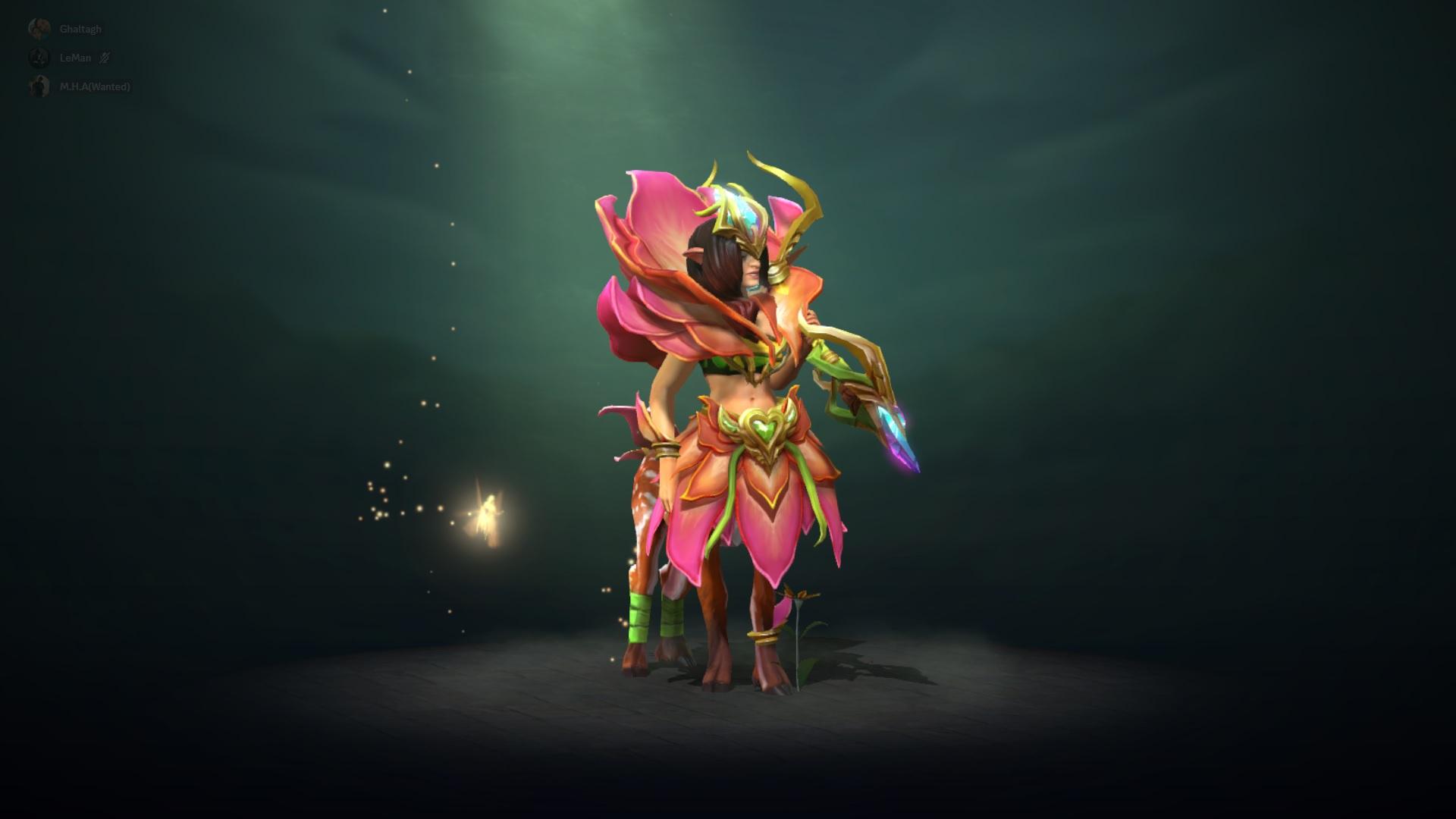
Task: Click the M.H.A(Wanted) name label
Action: pyautogui.click(x=95, y=87)
